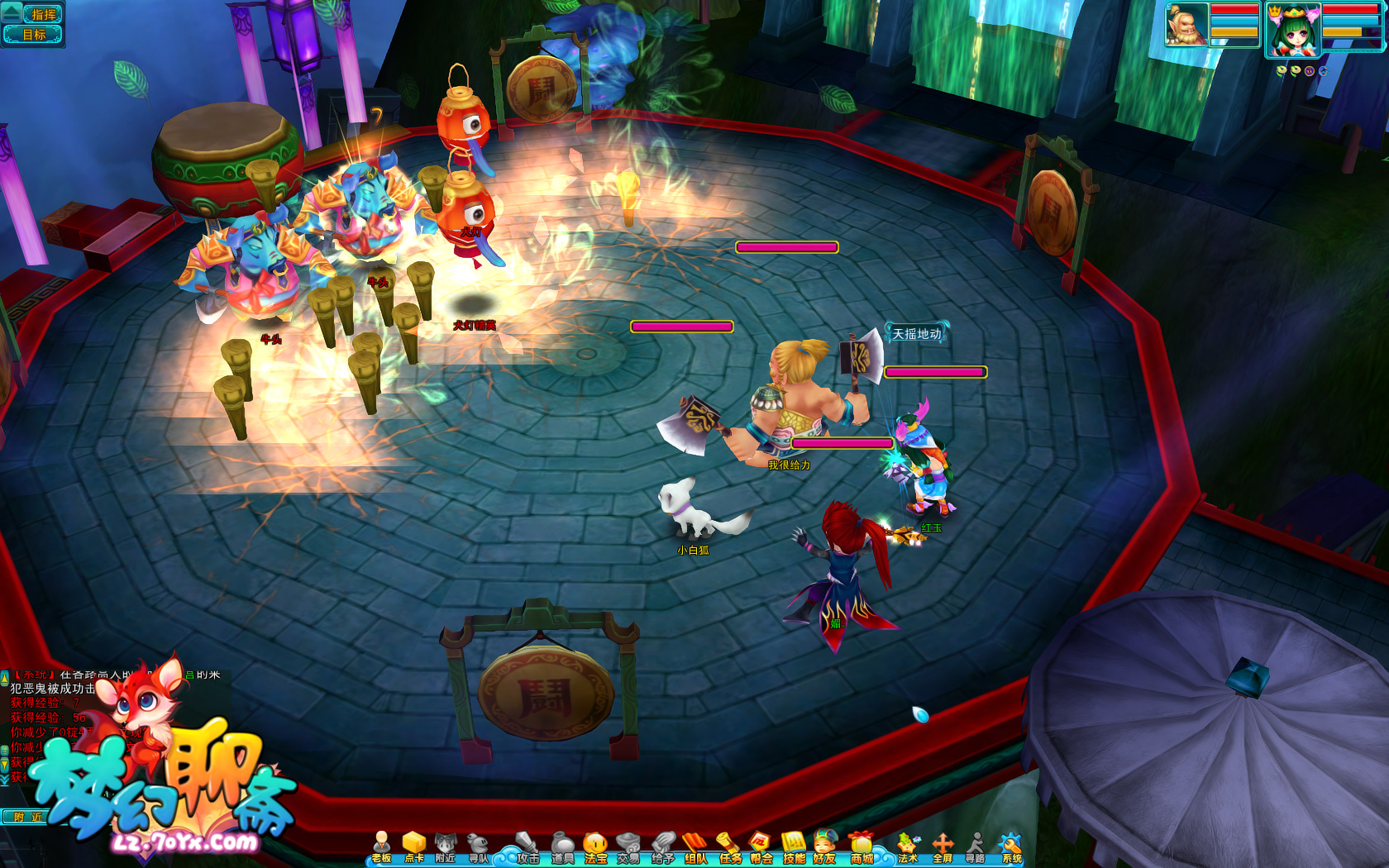
Task: Open the 组队 team flag menu
Action: [695, 848]
